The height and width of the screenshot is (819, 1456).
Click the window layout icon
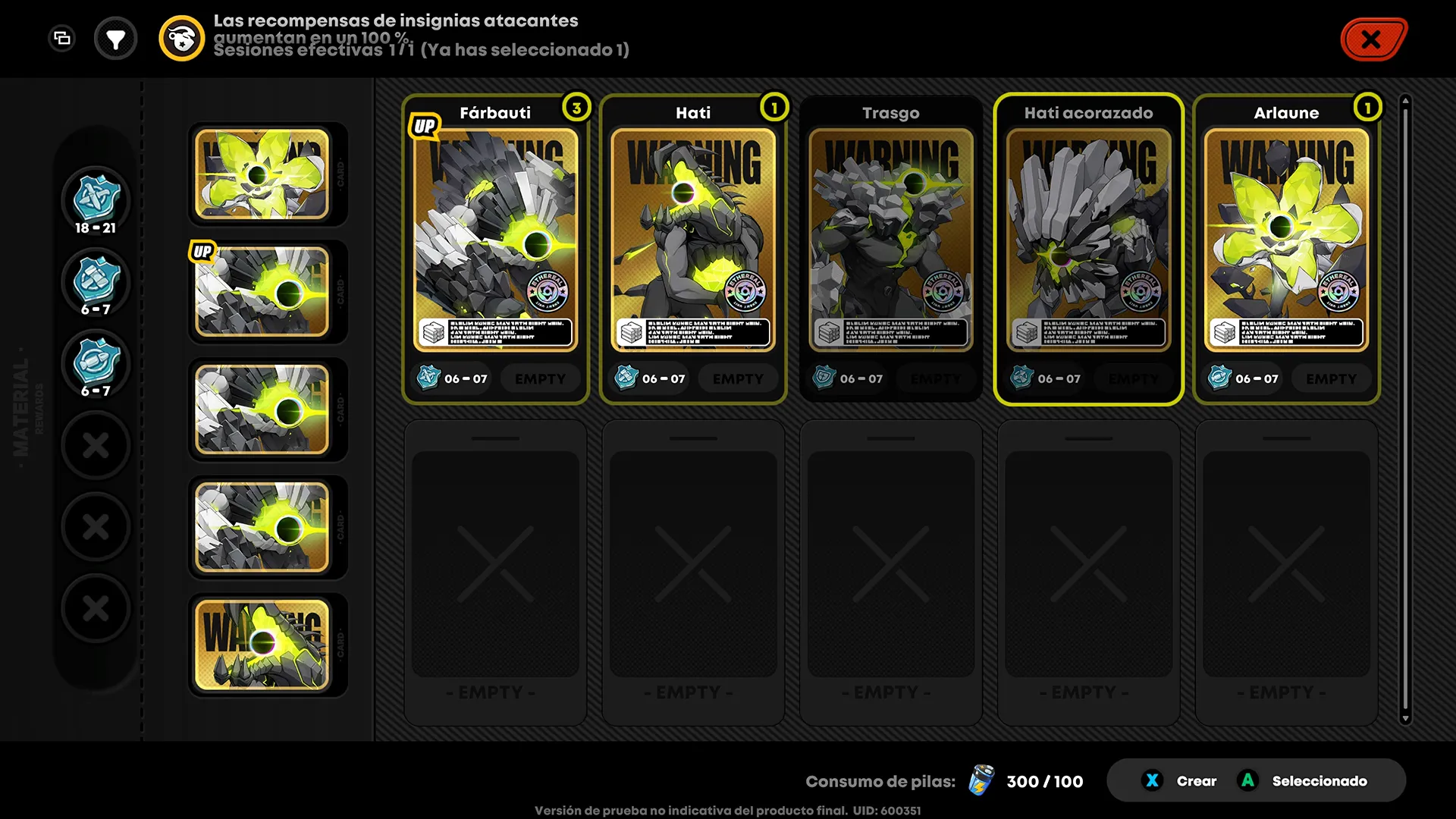coord(62,38)
